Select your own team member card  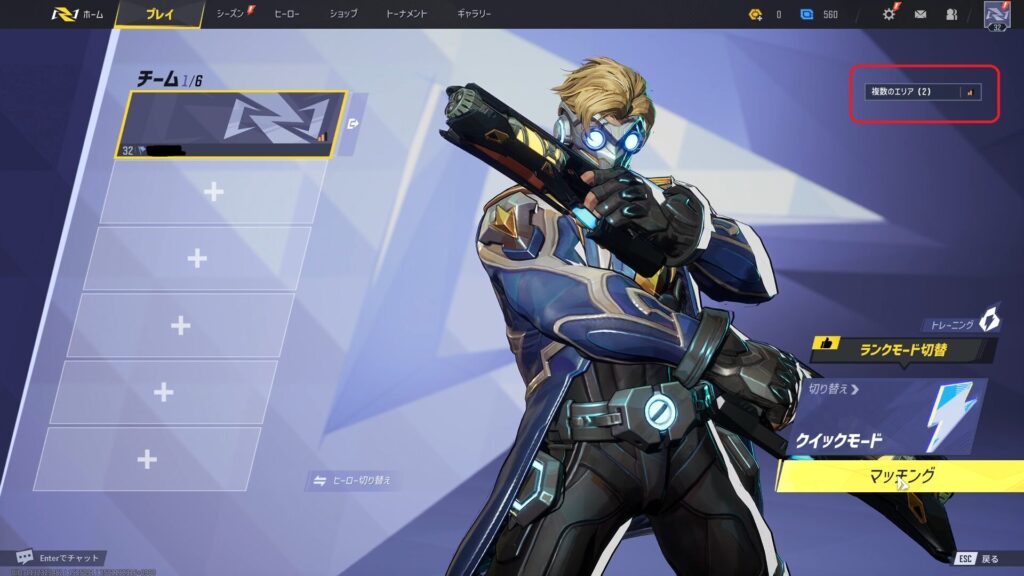tap(232, 125)
